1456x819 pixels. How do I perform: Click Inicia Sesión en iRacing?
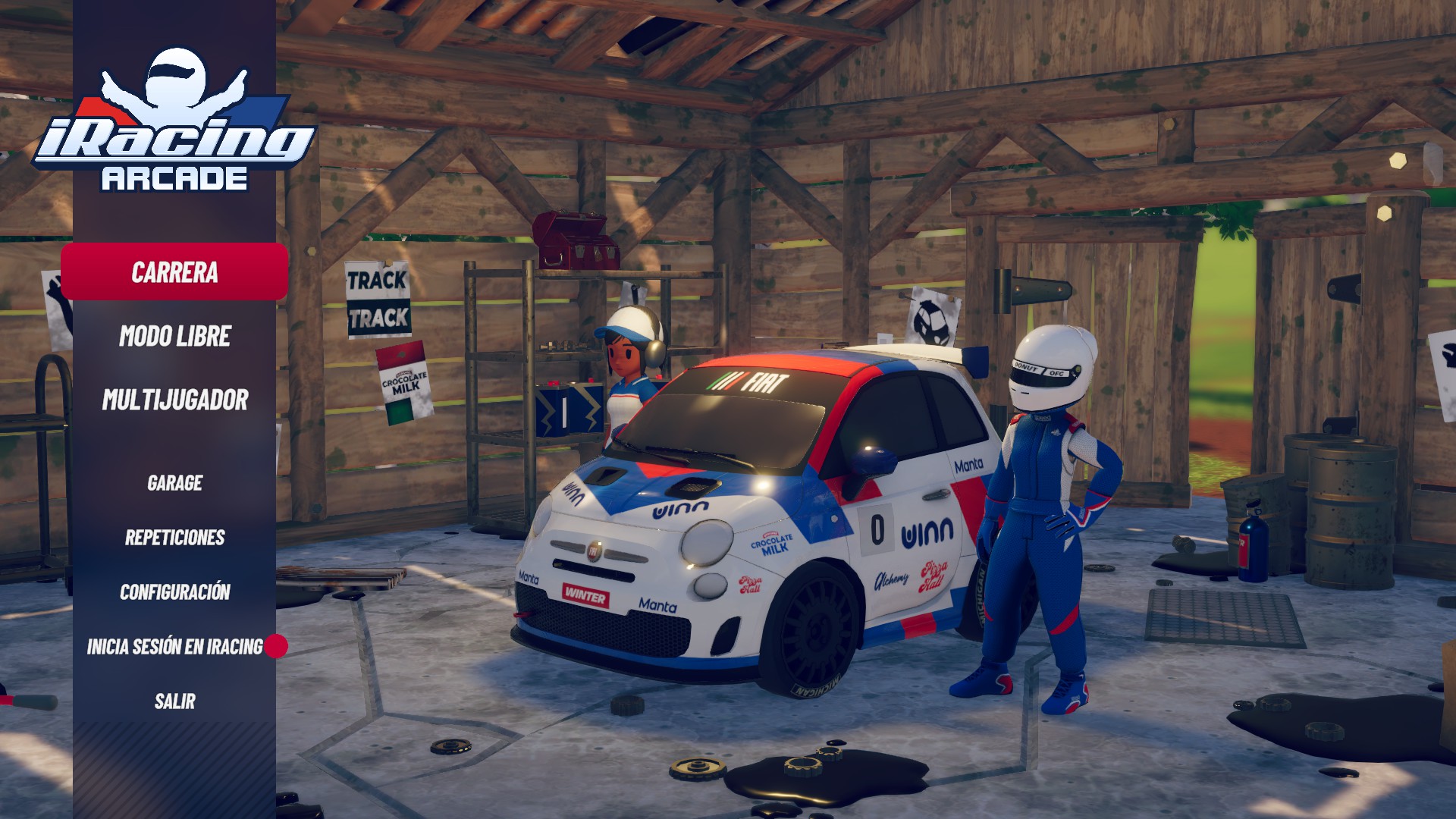coord(174,647)
